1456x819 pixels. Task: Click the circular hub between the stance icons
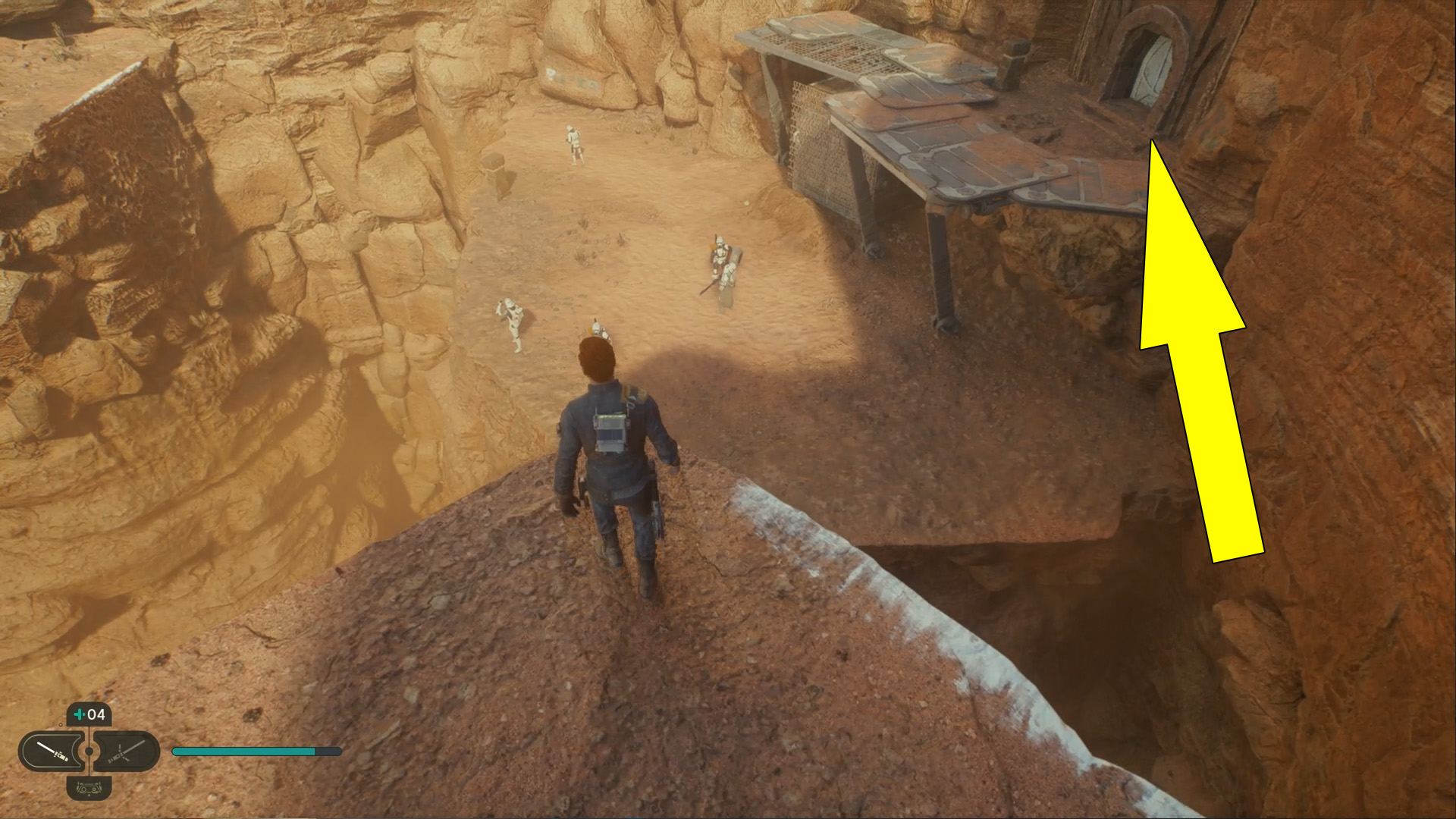tap(89, 750)
